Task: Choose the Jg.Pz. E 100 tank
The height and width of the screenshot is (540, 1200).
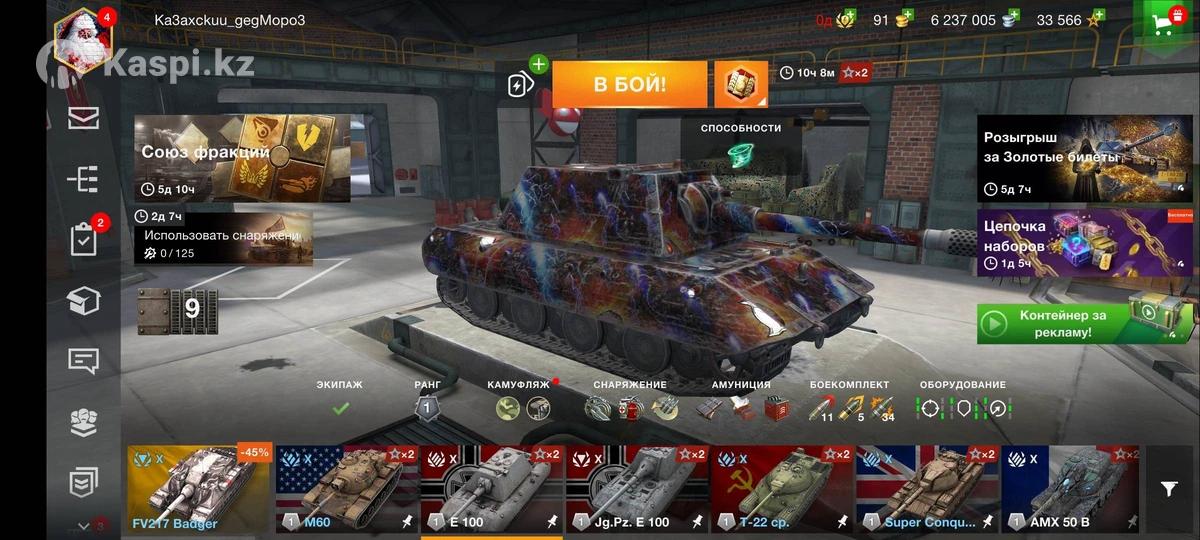Action: [636, 490]
